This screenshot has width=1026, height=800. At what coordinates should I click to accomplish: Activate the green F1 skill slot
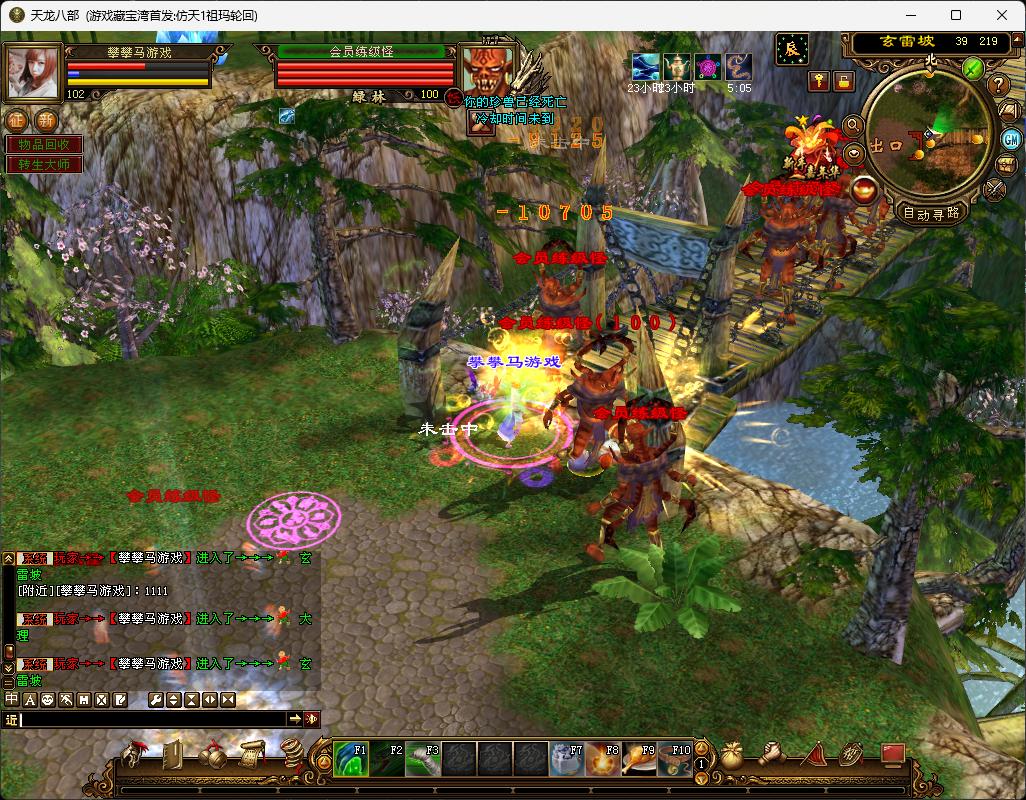coord(350,759)
